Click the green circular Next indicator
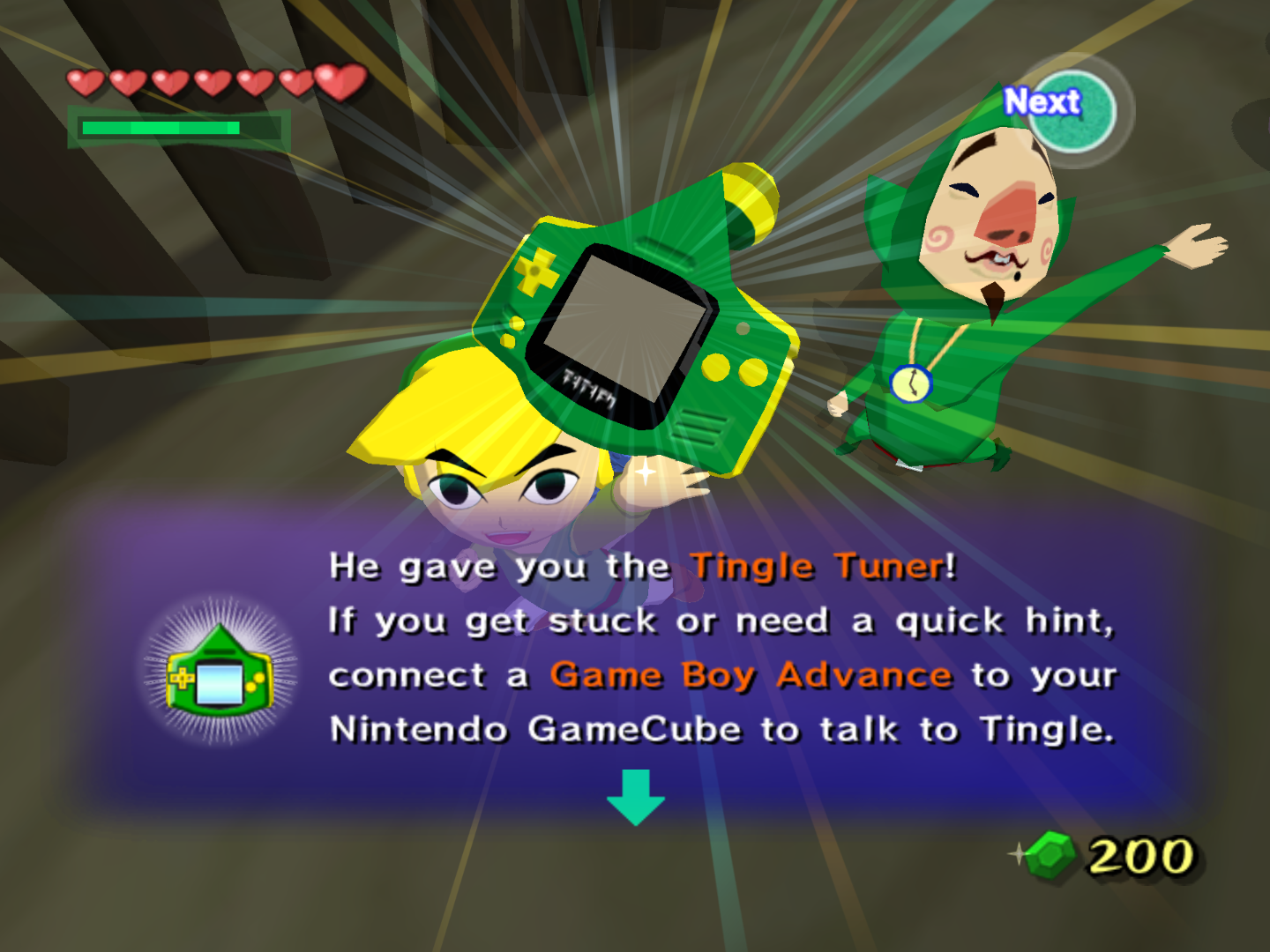1270x952 pixels. click(1072, 111)
